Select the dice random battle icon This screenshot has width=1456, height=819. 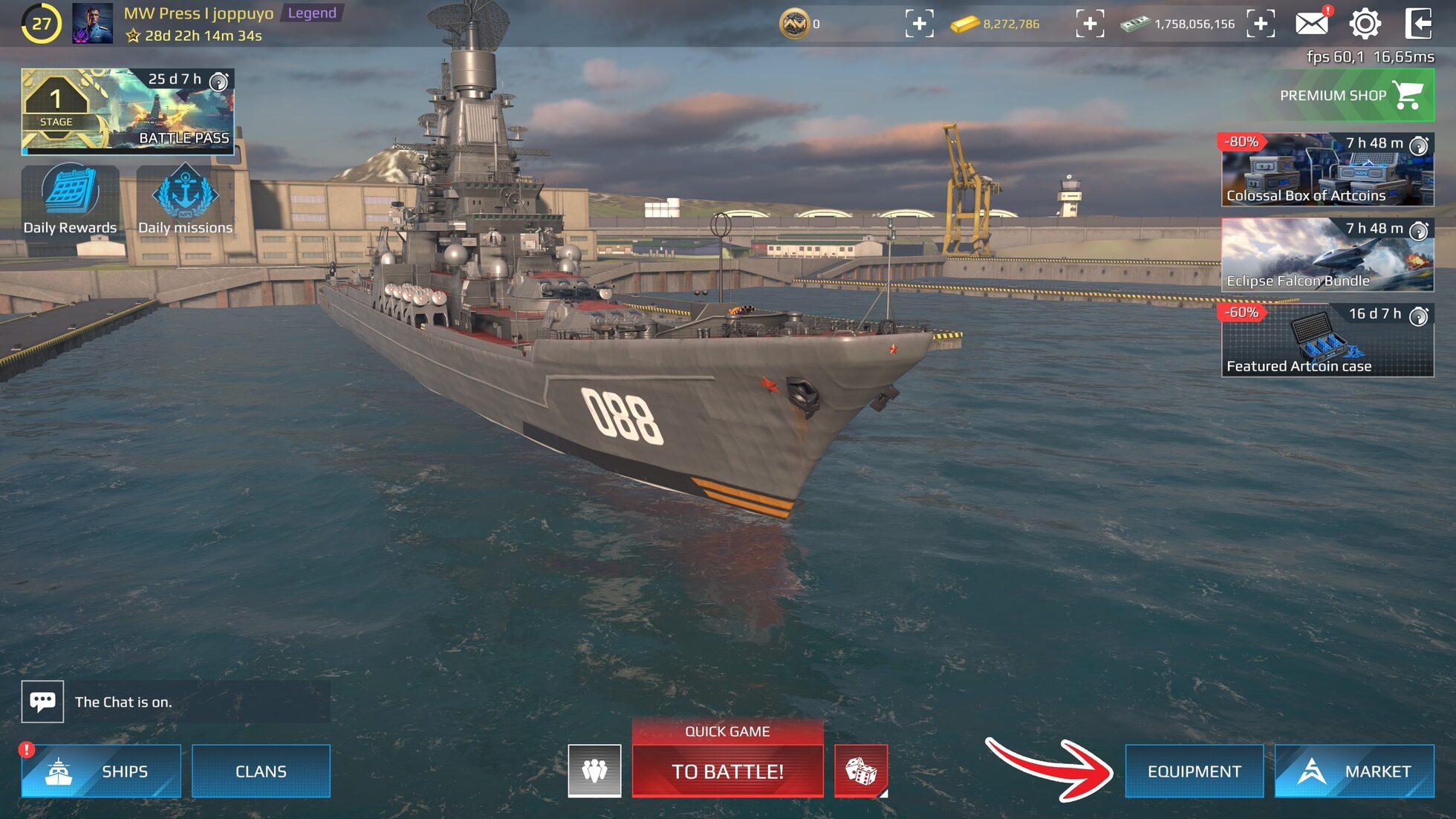(x=862, y=771)
